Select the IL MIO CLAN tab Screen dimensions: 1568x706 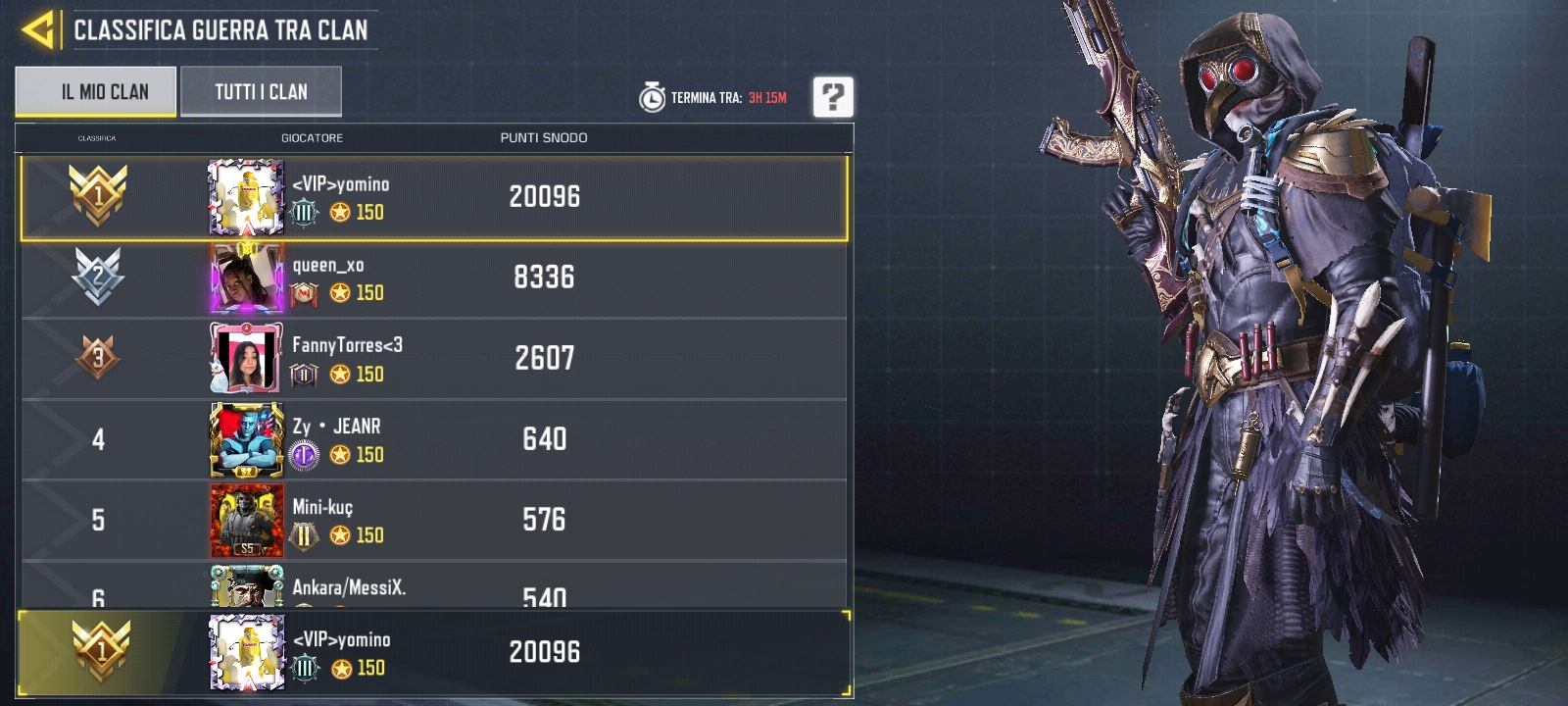[x=94, y=91]
